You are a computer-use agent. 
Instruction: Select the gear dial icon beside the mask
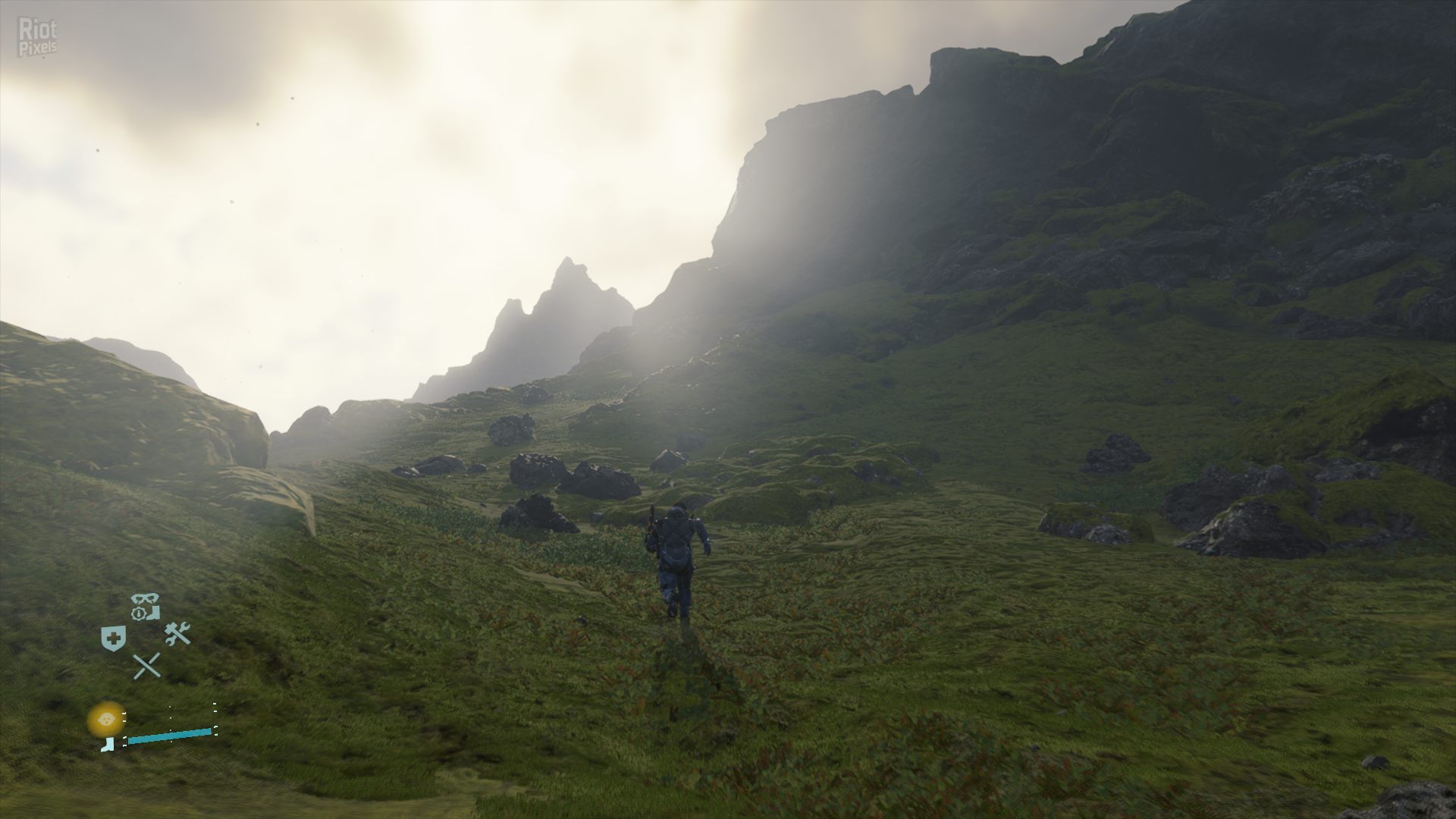[139, 613]
